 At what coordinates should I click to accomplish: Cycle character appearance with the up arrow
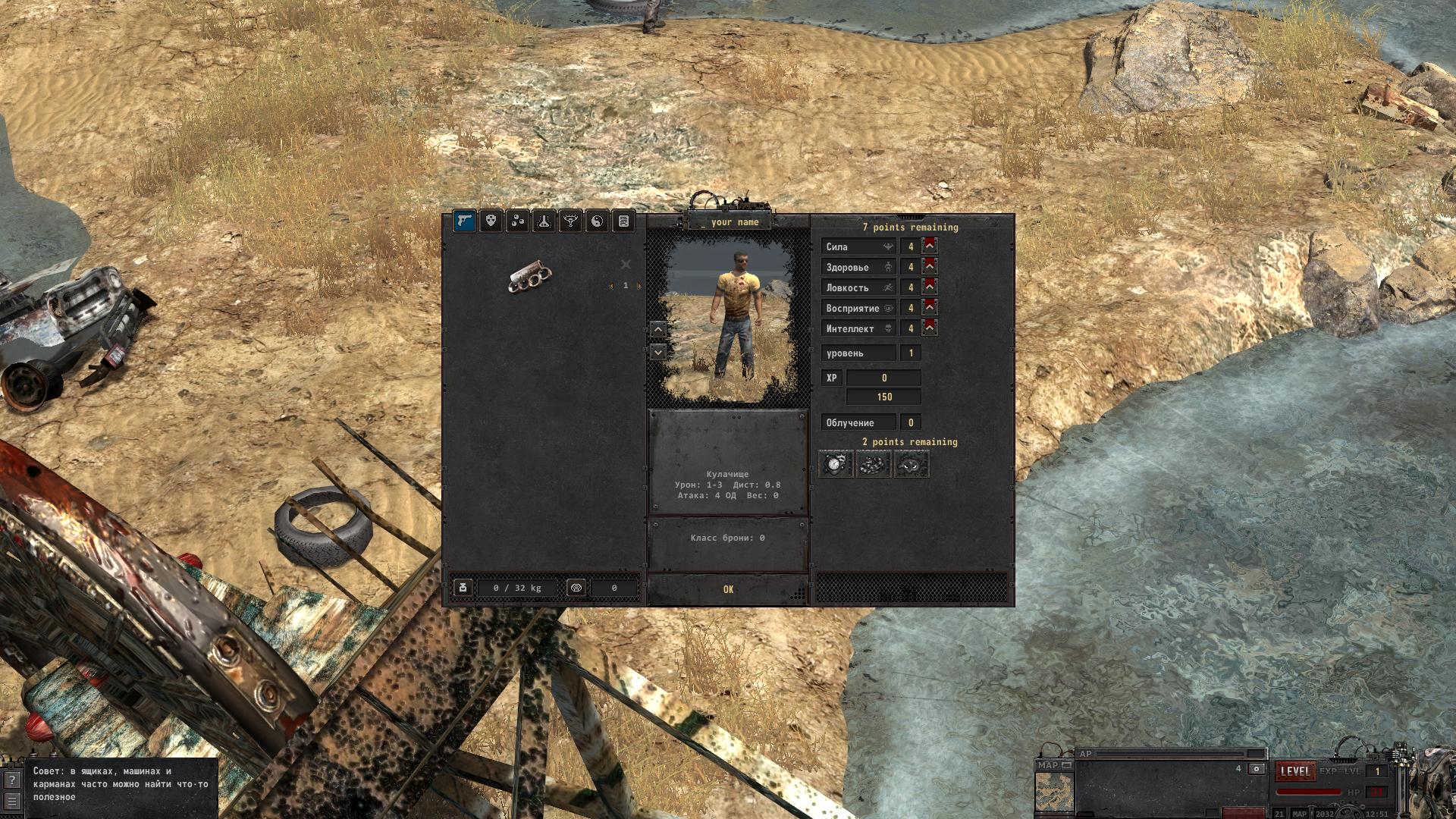click(658, 329)
